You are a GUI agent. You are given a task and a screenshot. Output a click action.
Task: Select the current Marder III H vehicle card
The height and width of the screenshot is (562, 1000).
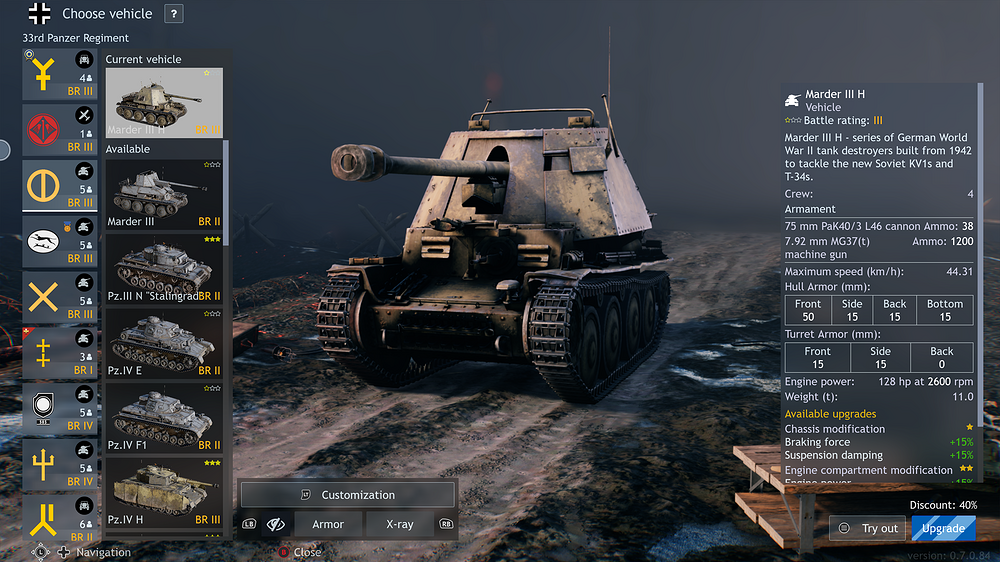coord(164,102)
